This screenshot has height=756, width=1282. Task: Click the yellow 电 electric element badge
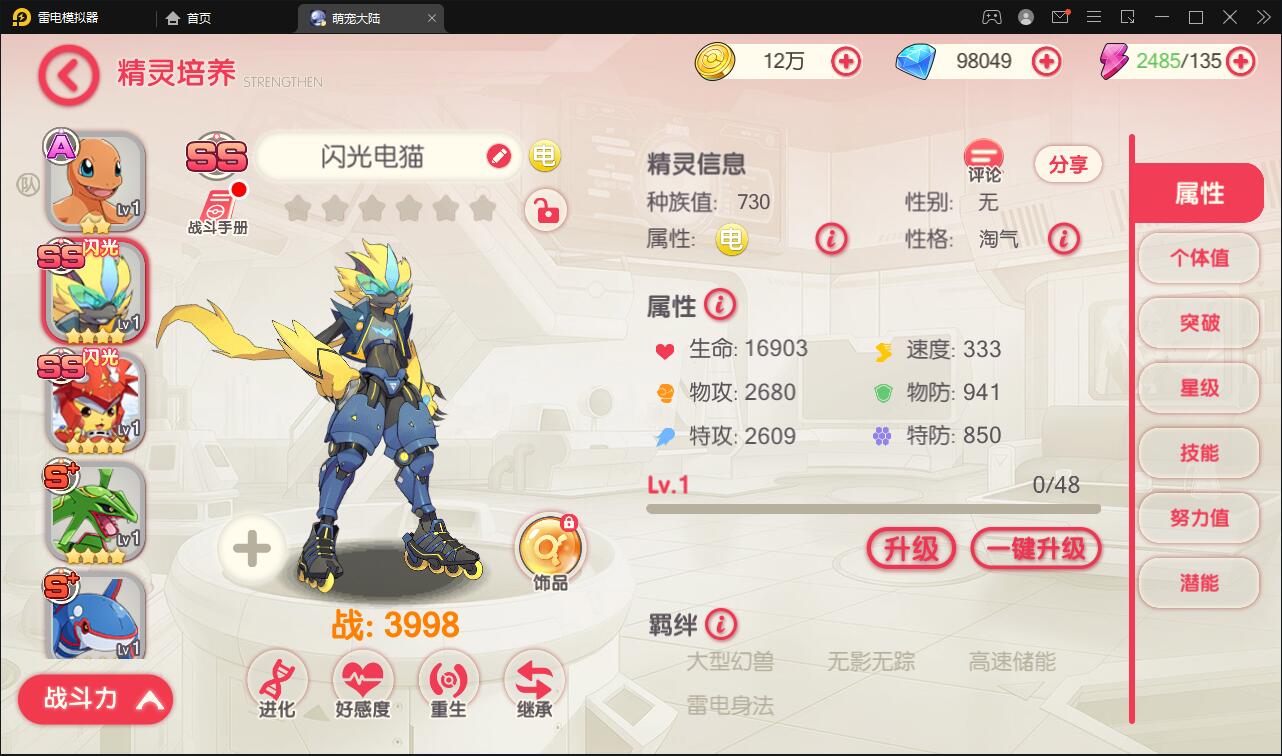544,156
